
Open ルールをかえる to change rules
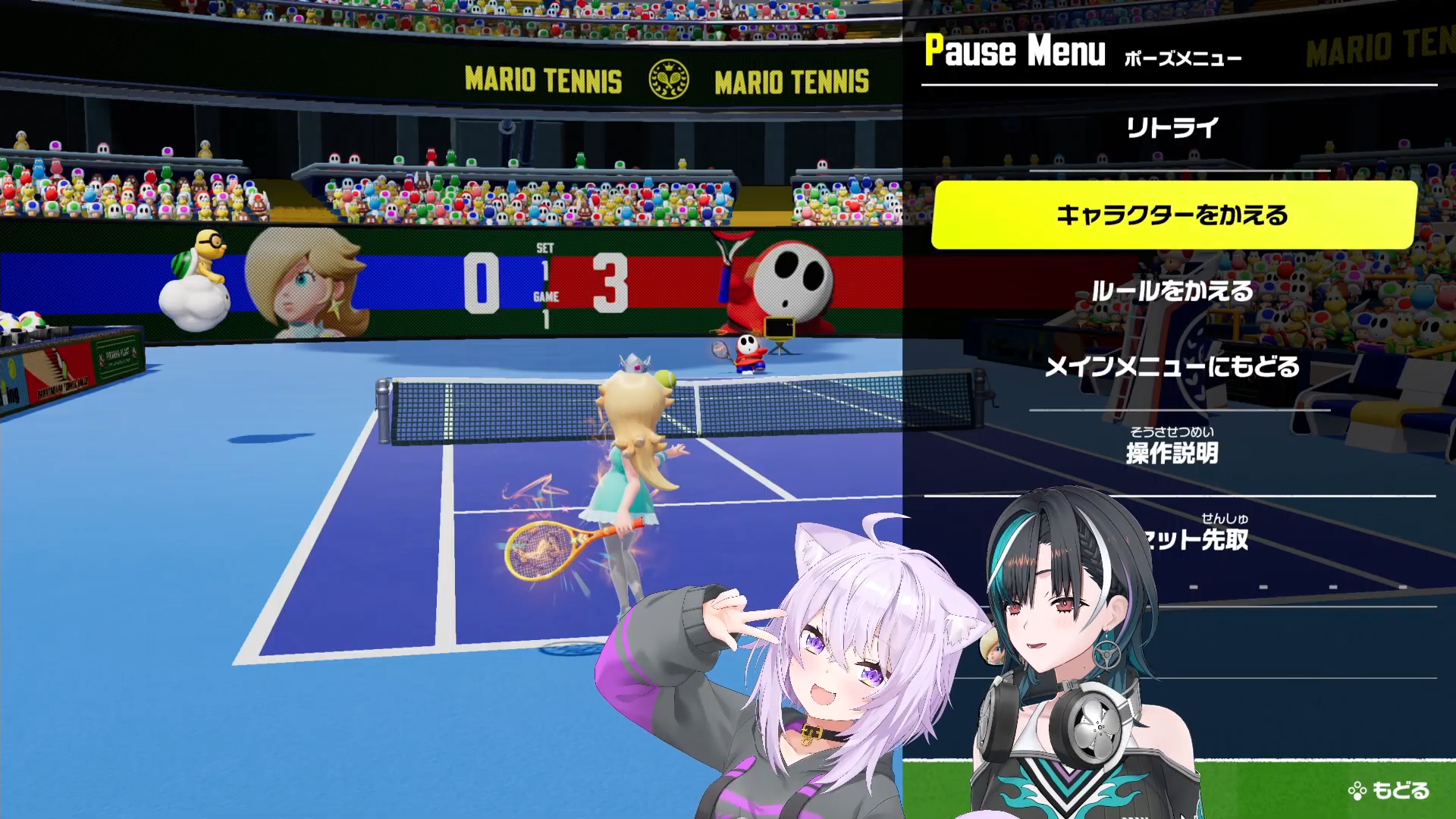pyautogui.click(x=1172, y=291)
